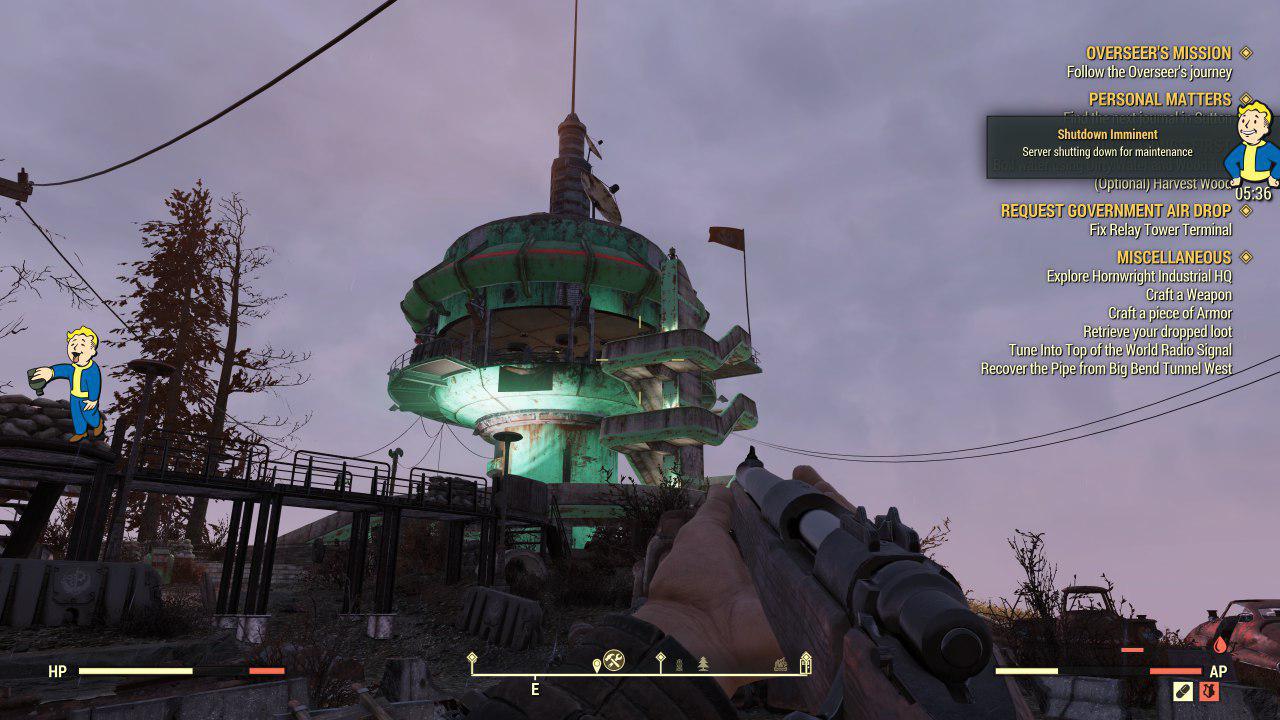Select the pine tree compass marker
This screenshot has height=720, width=1280.
703,663
